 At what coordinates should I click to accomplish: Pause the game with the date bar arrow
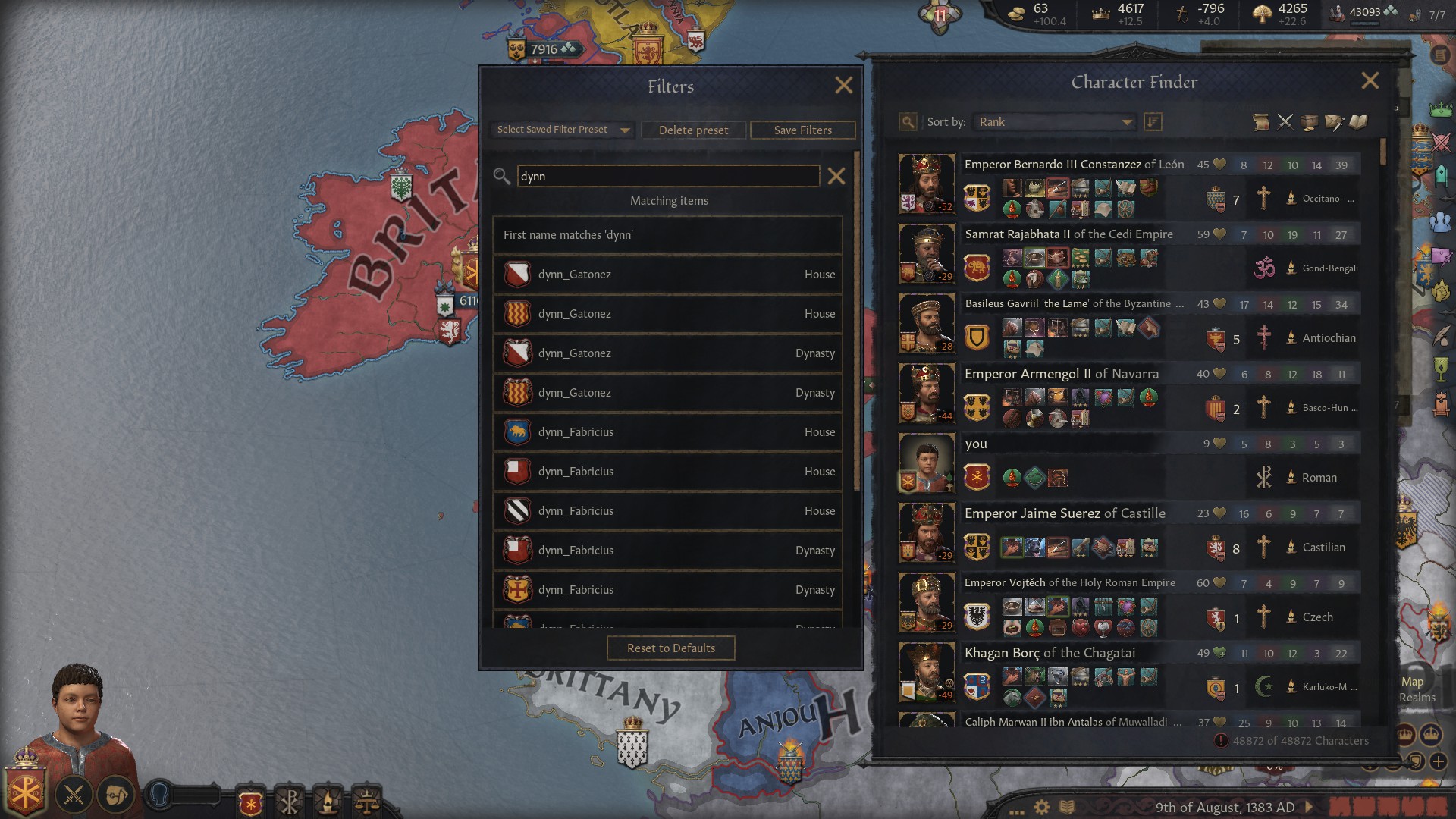[1309, 808]
